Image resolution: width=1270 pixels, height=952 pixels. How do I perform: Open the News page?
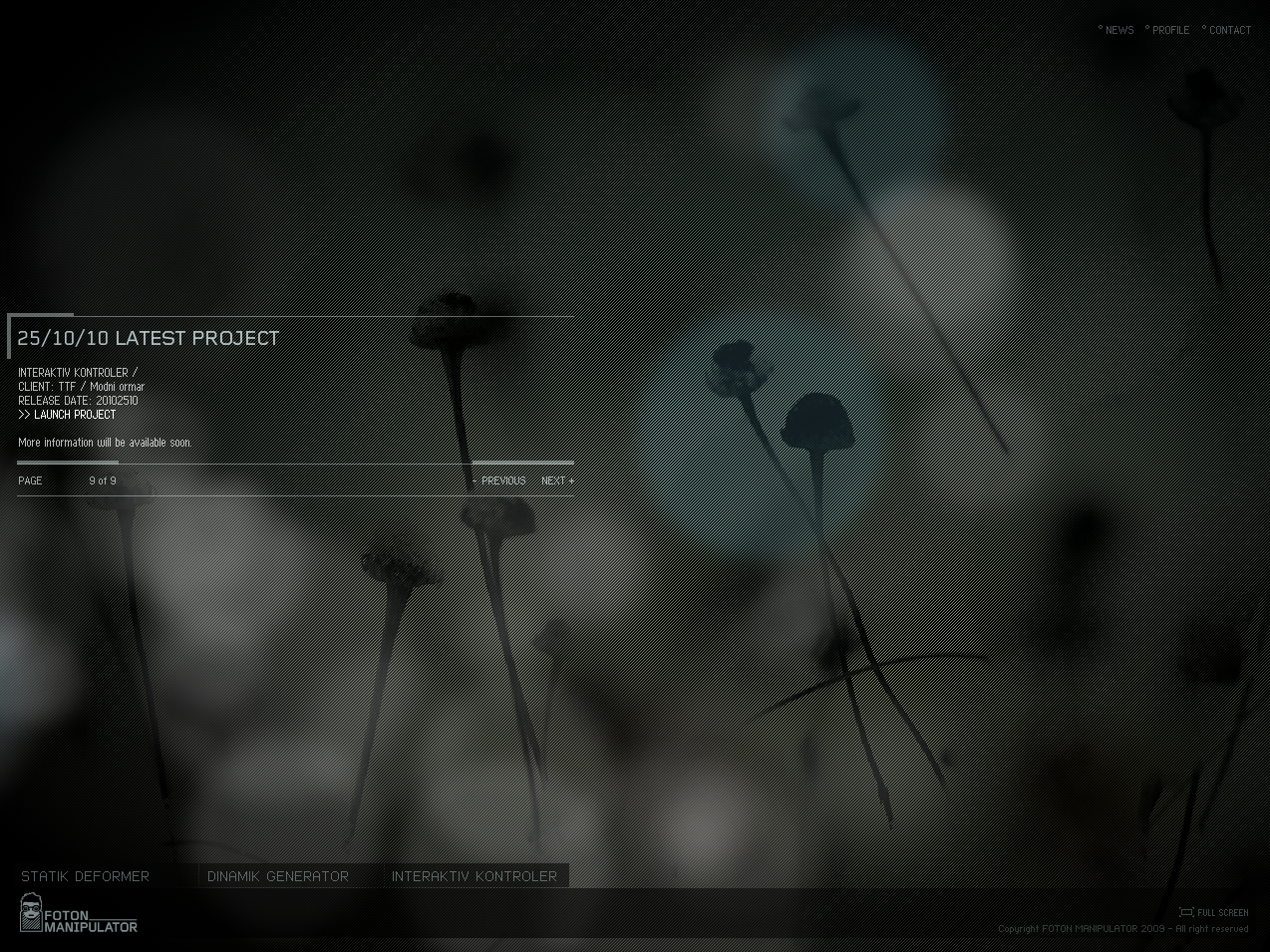tap(1118, 30)
